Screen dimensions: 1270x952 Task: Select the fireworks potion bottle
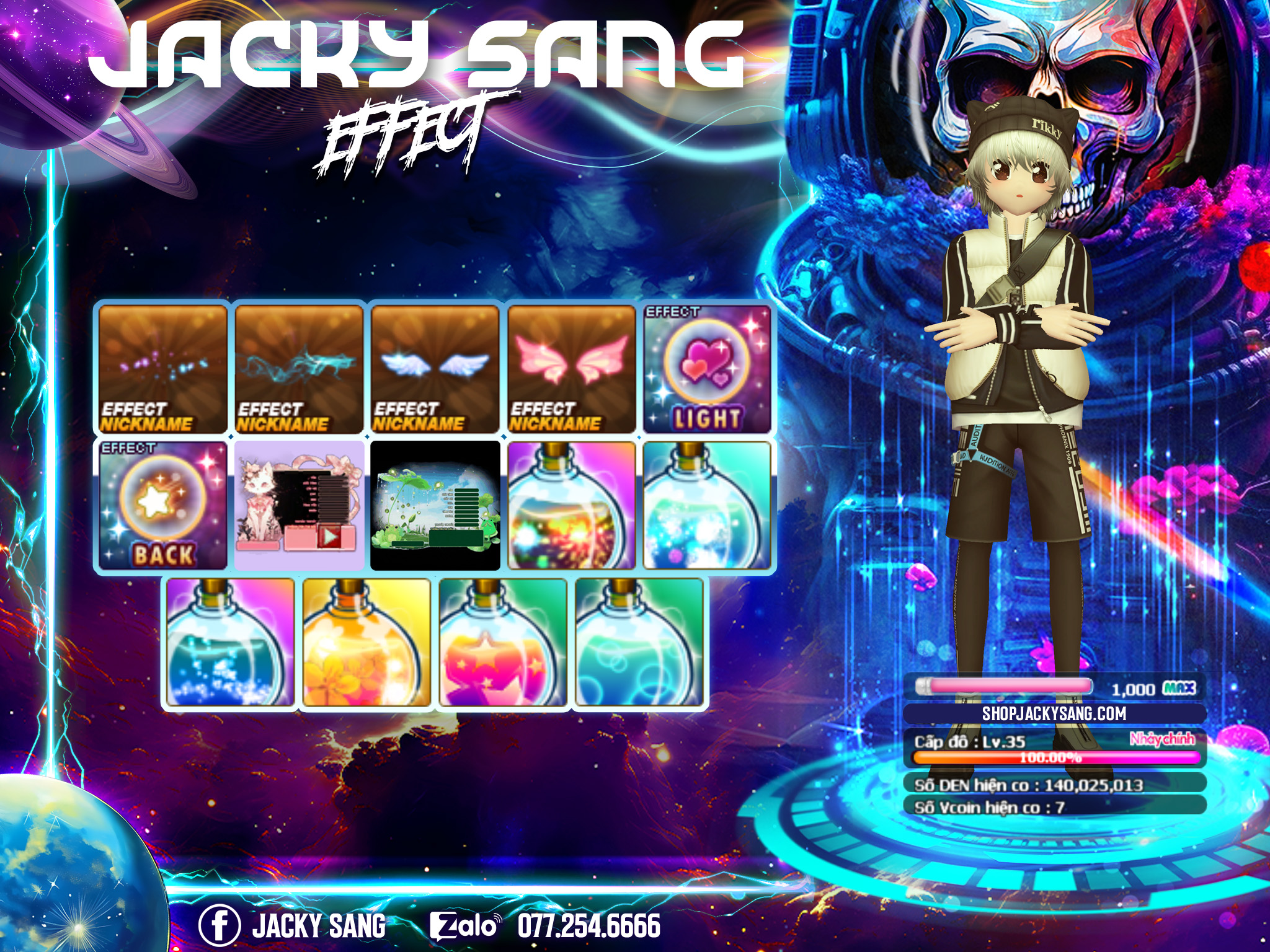(x=572, y=506)
